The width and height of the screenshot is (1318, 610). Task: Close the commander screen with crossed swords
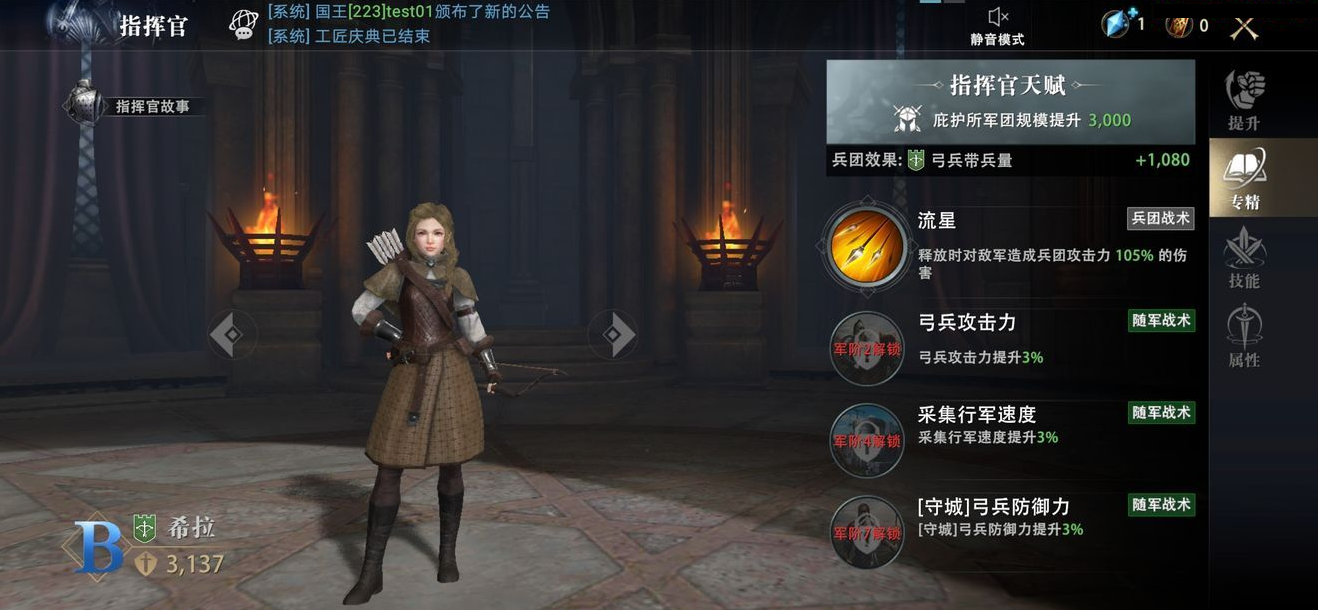pos(1244,27)
